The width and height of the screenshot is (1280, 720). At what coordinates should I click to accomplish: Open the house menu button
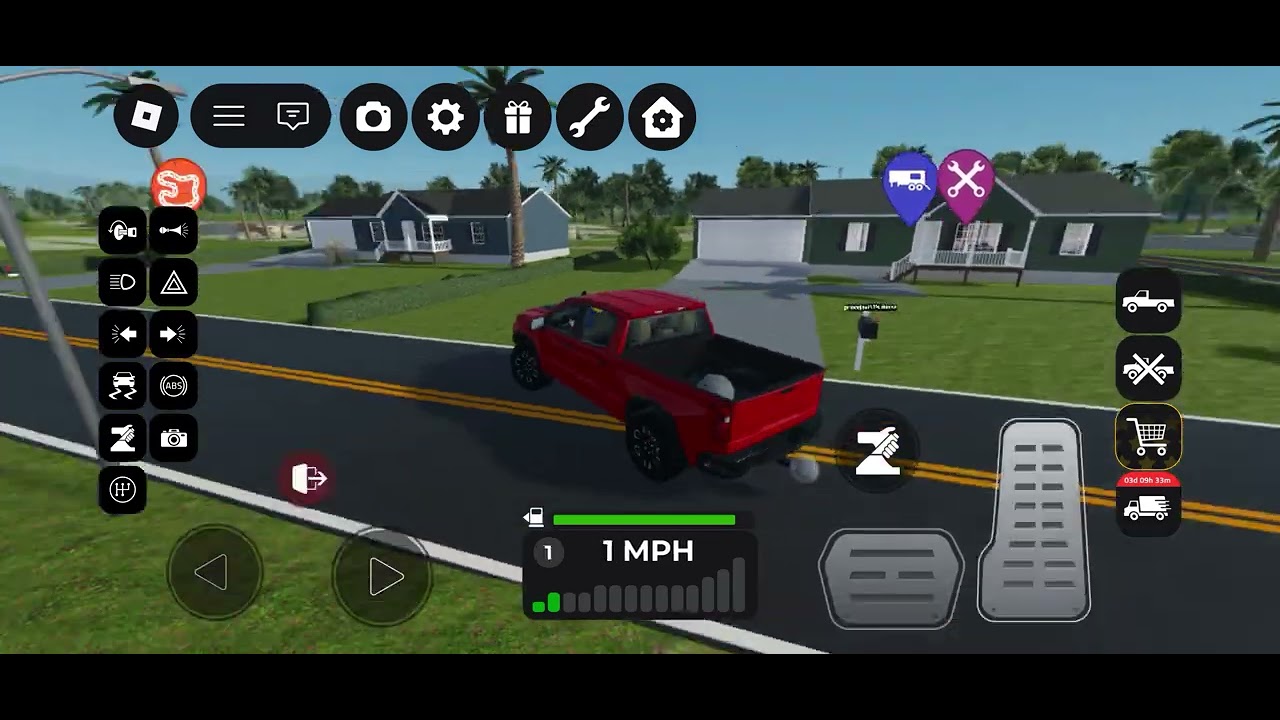click(662, 118)
